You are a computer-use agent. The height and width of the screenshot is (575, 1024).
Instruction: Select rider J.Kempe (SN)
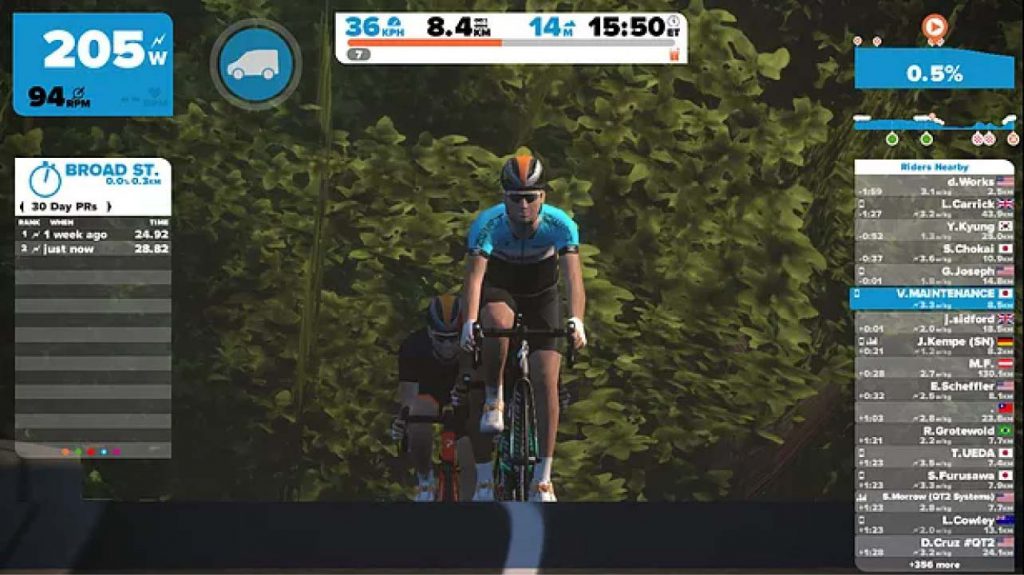[933, 346]
